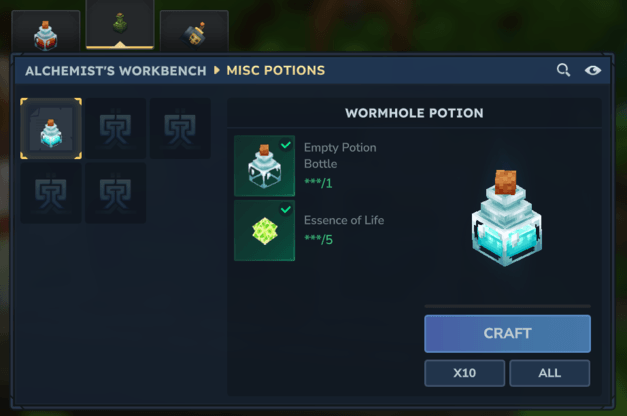Choose the ALL craft quantity button
627x416 pixels.
click(549, 373)
